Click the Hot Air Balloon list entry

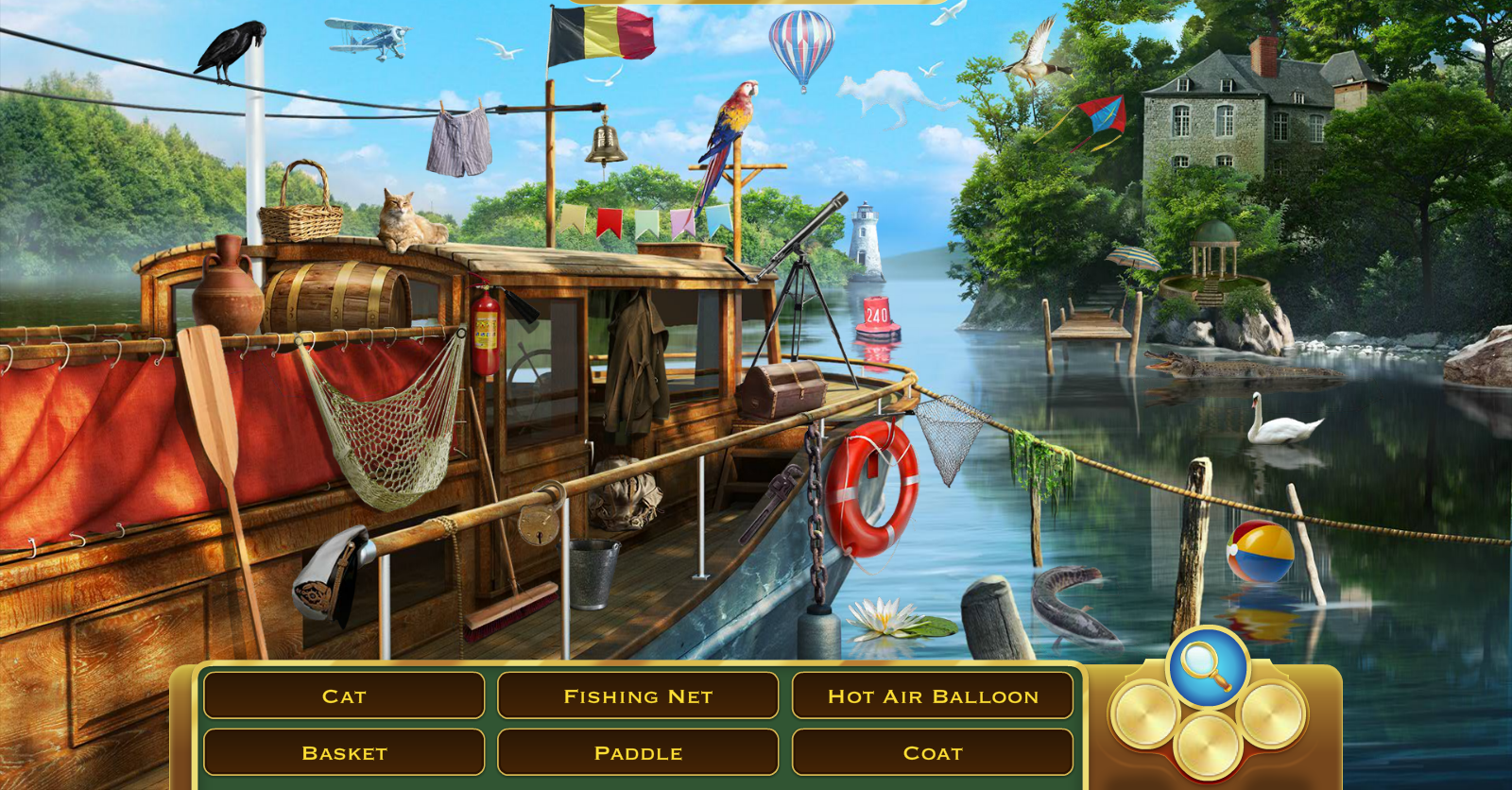pyautogui.click(x=933, y=696)
